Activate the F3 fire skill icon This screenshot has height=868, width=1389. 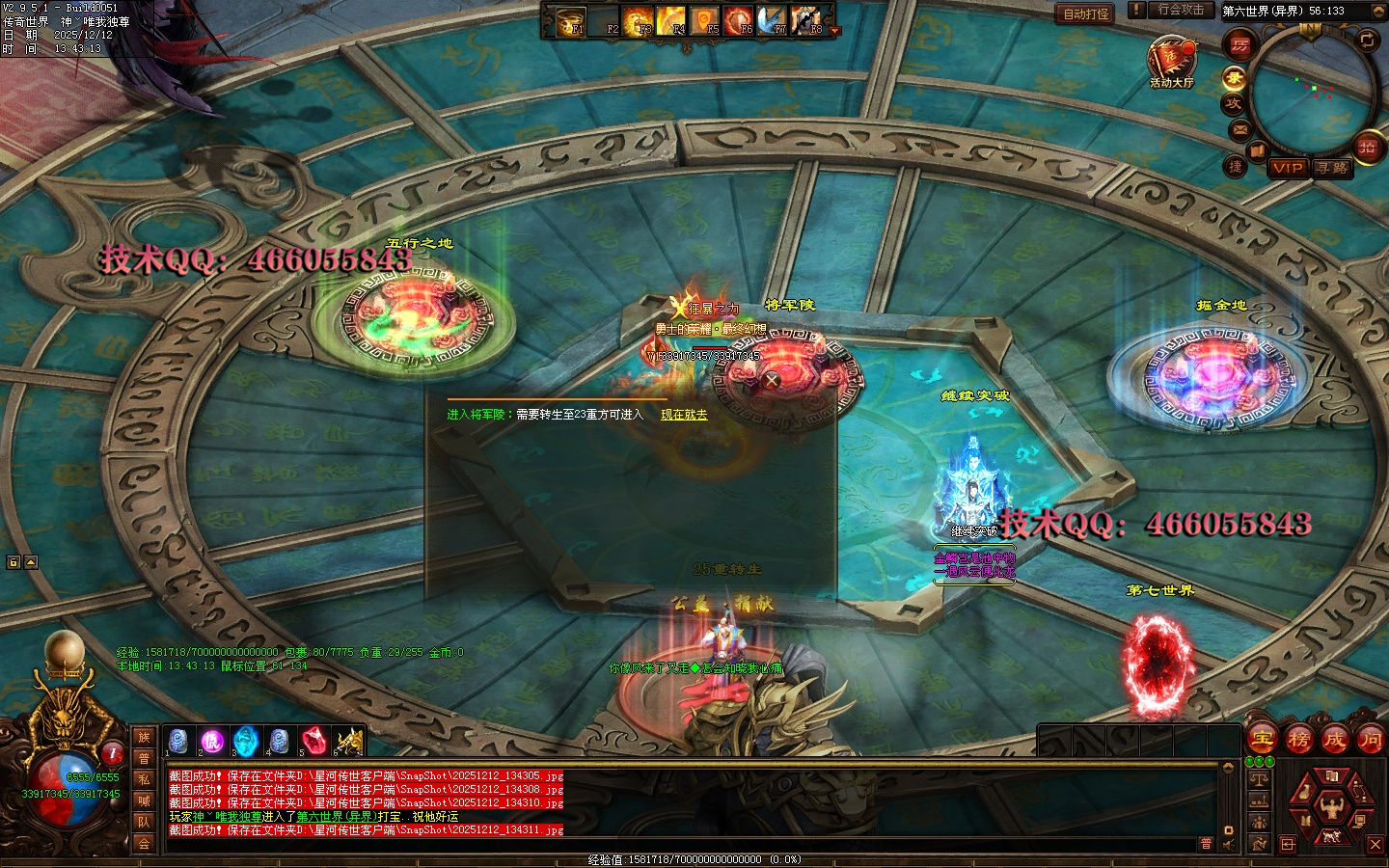[638, 20]
